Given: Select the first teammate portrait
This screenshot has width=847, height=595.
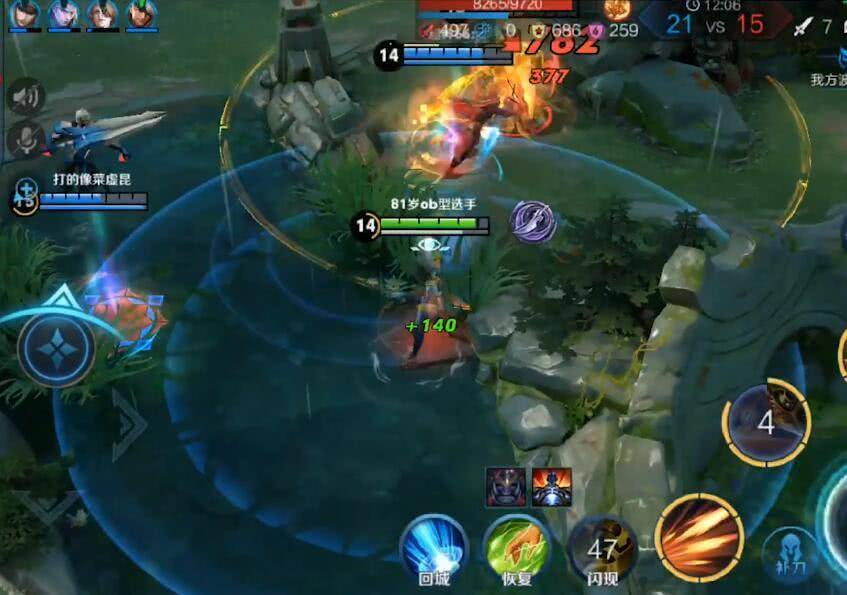Looking at the screenshot, I should (x=24, y=14).
